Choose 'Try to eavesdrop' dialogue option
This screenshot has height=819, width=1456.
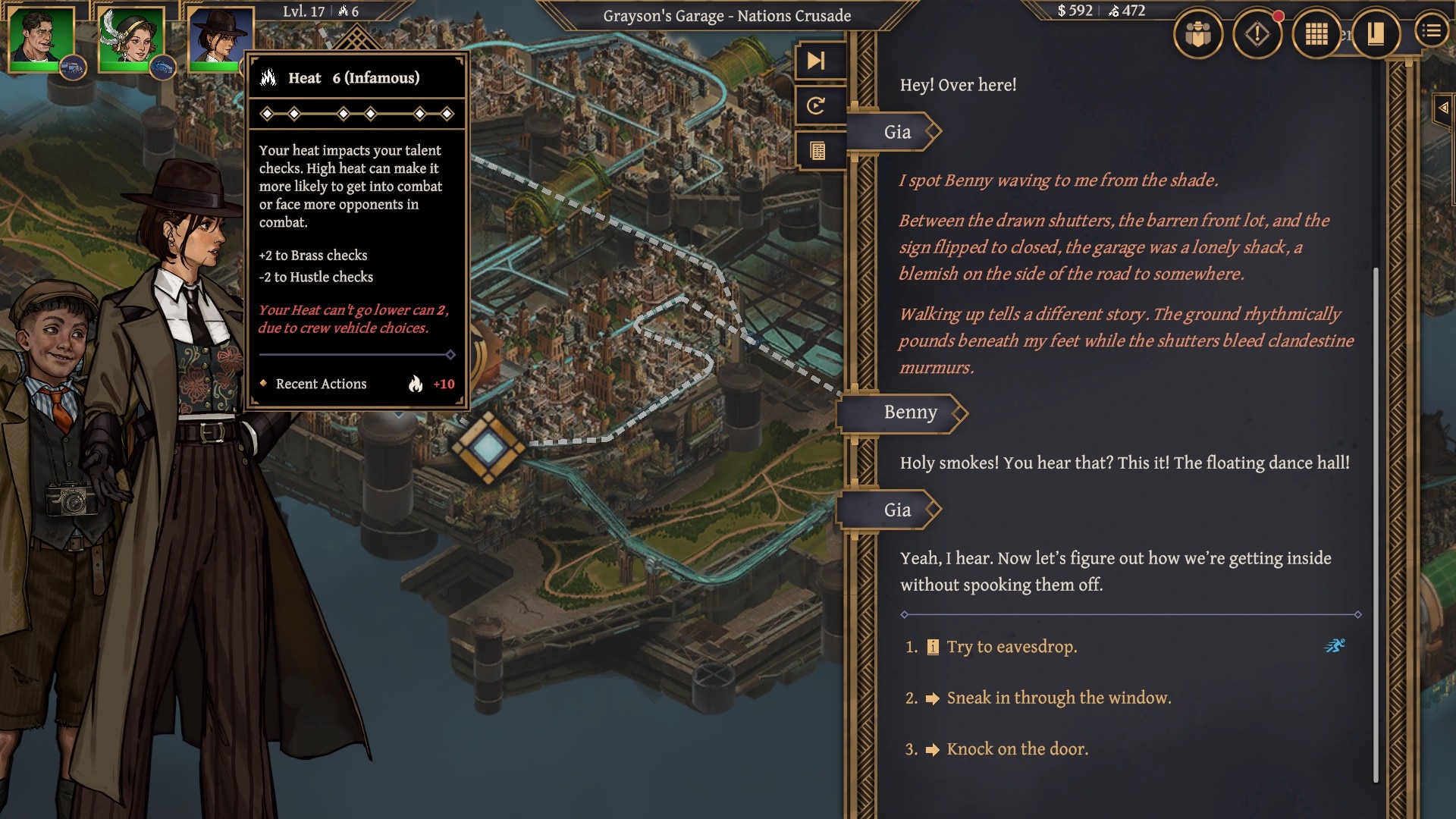1012,647
